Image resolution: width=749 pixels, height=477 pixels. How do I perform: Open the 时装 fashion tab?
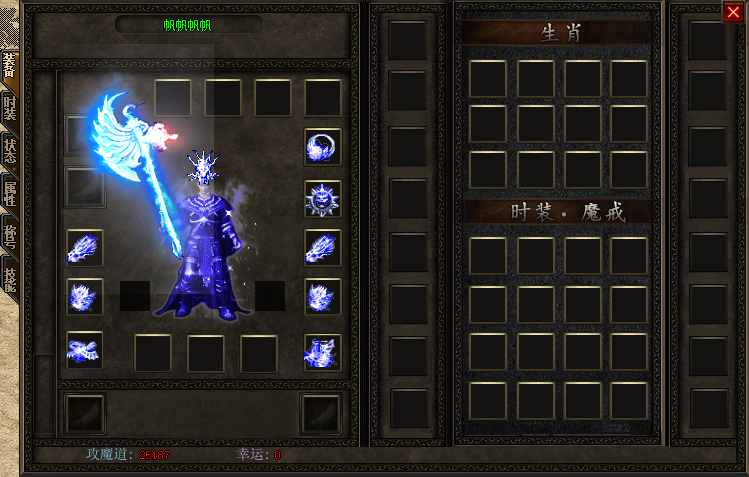pos(9,111)
